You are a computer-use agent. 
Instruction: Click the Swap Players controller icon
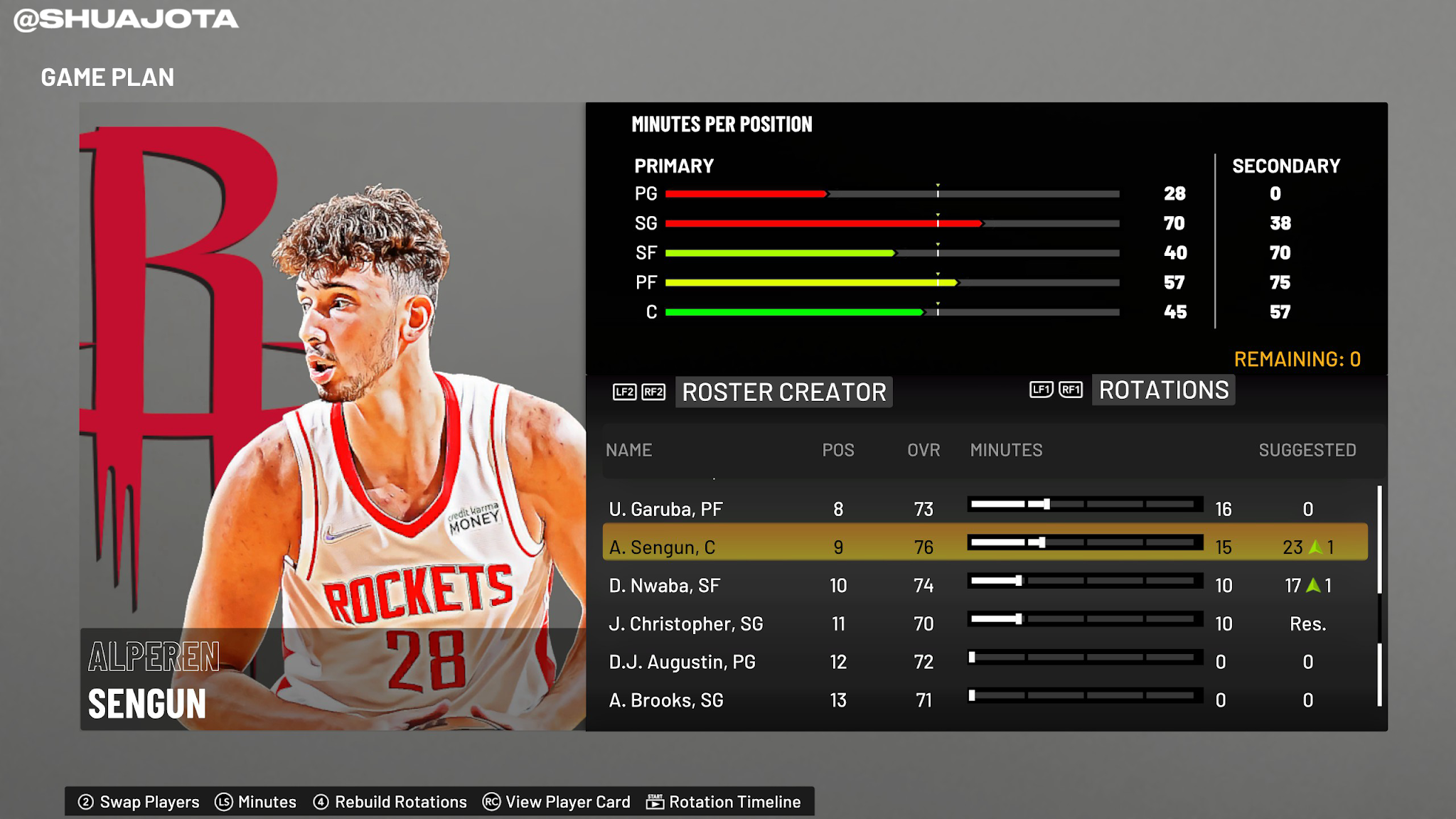85,801
